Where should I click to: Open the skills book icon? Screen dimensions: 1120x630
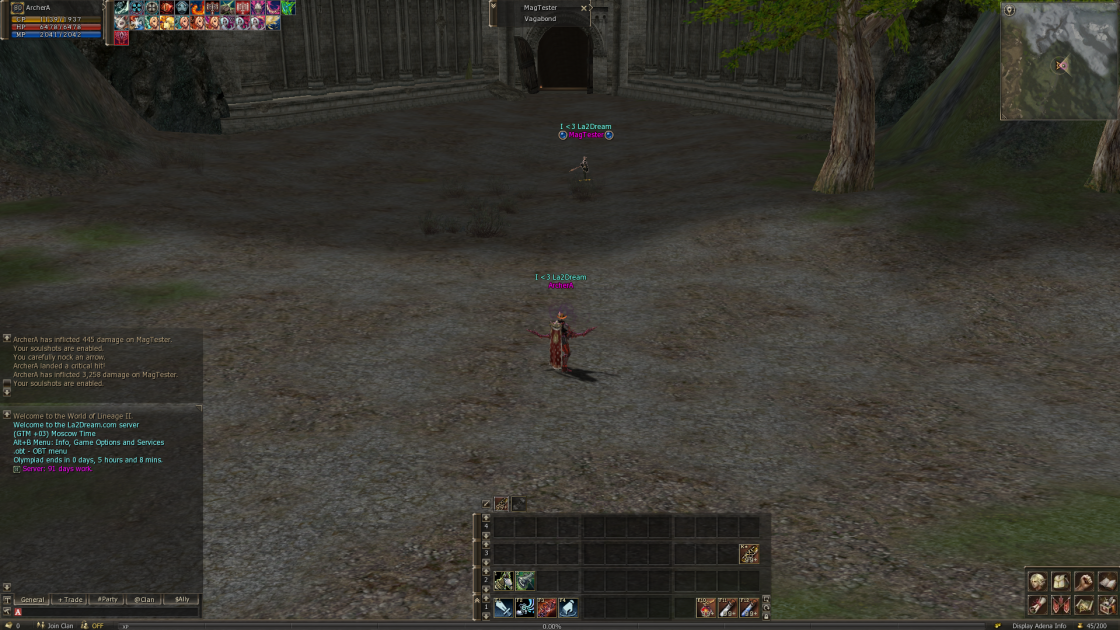tap(1107, 582)
